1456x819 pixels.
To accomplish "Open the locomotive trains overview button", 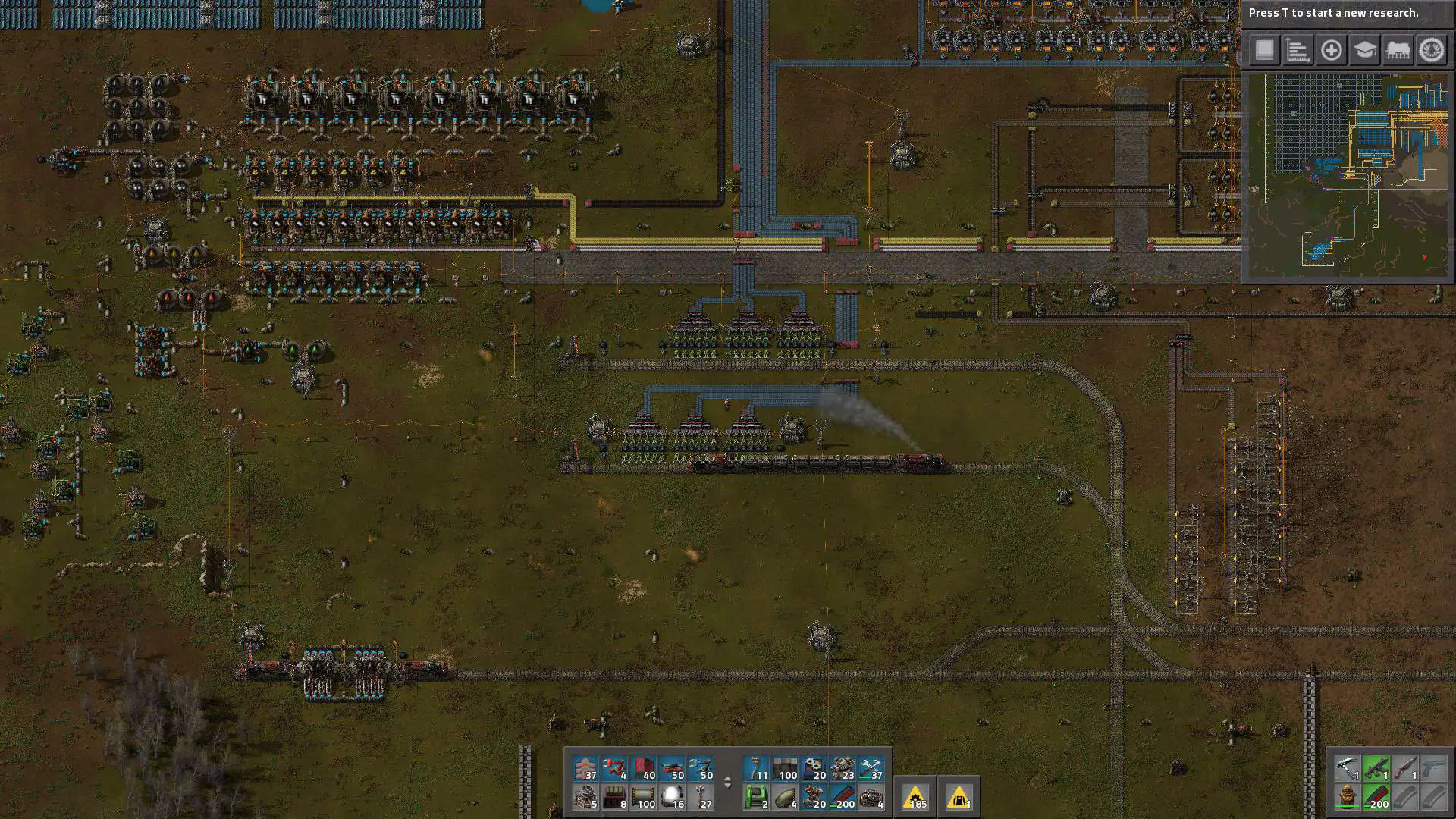I will [1398, 51].
